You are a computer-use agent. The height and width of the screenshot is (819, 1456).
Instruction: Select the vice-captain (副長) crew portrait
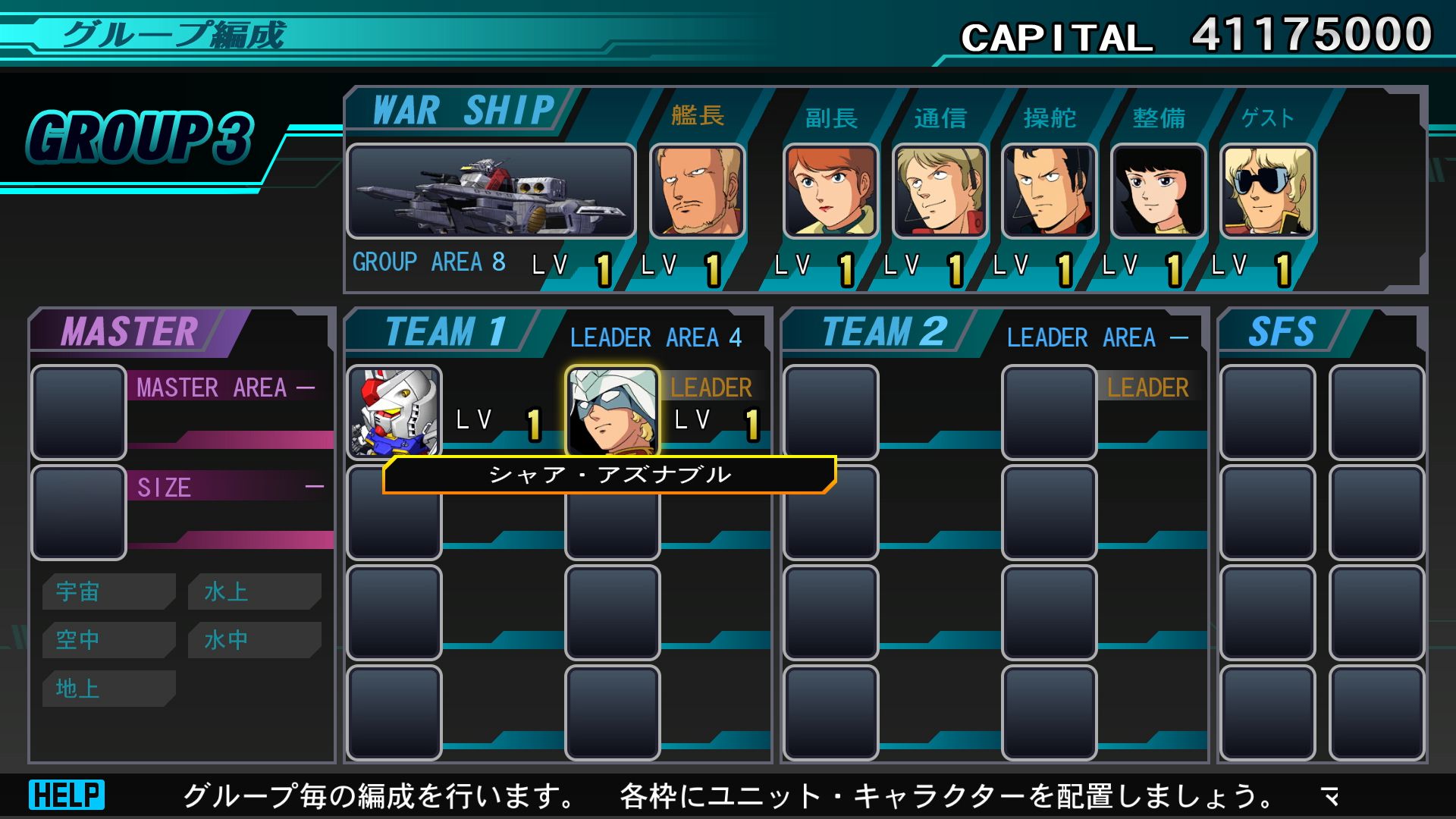pyautogui.click(x=831, y=191)
